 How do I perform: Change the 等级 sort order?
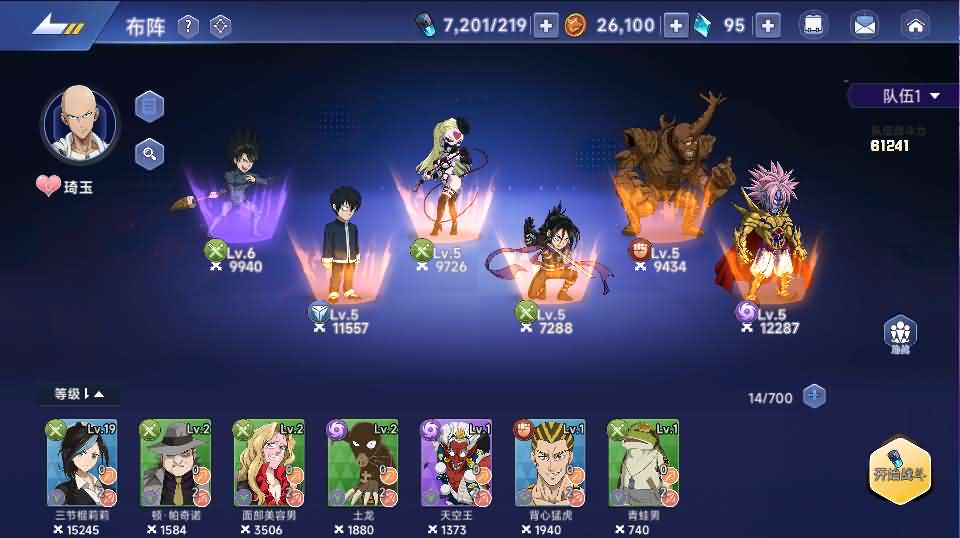[80, 394]
